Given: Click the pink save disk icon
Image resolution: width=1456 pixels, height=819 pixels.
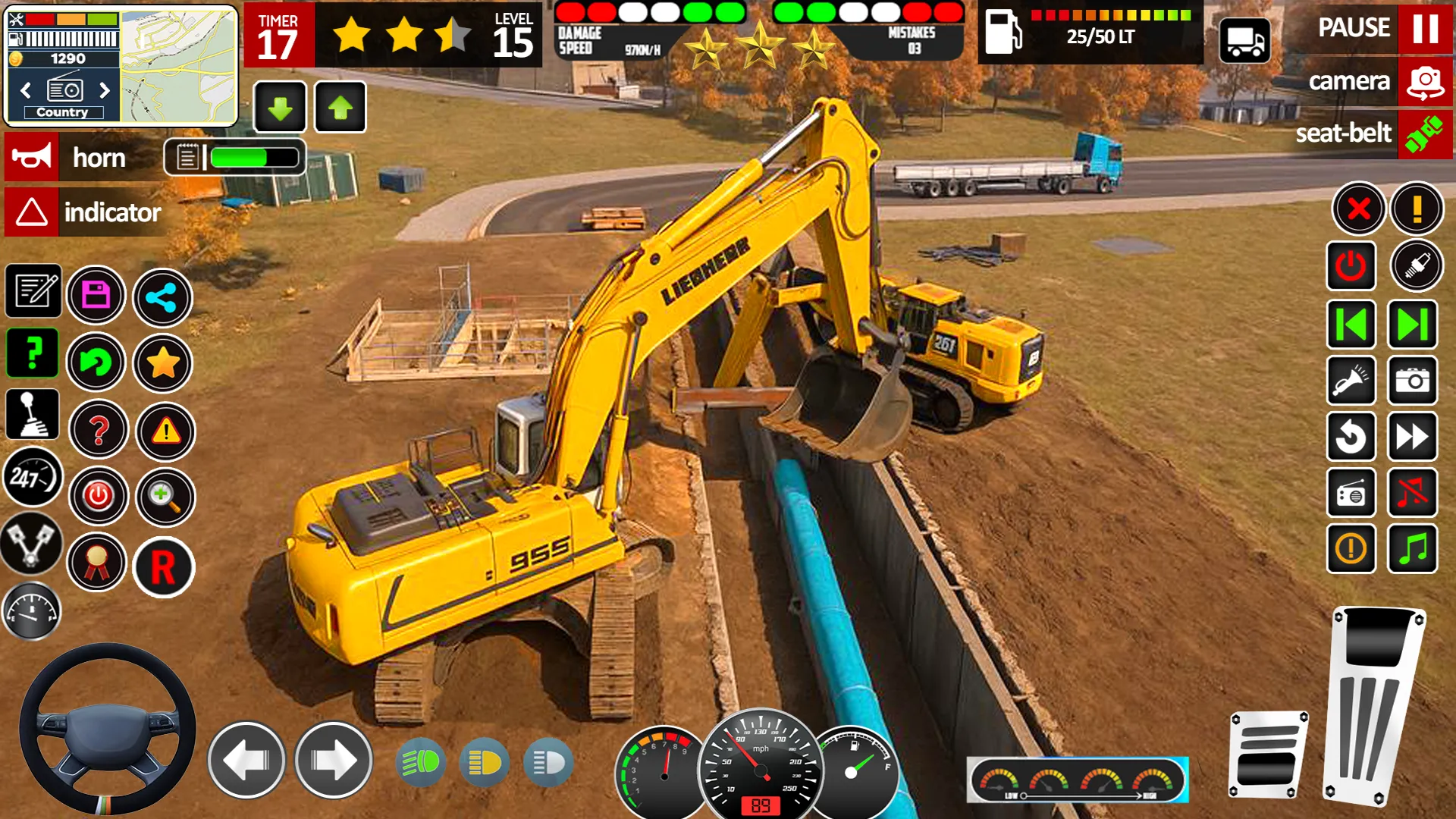Looking at the screenshot, I should (96, 295).
